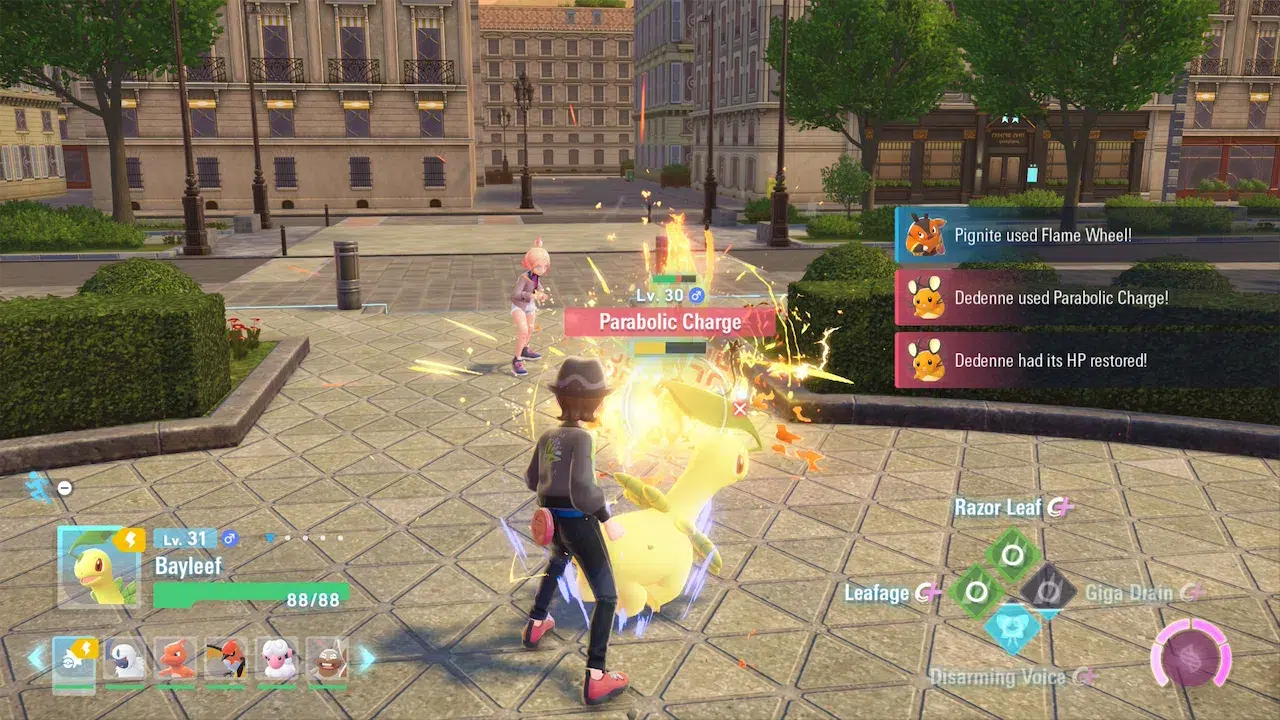Swap to the orange Charmeleon party slot
The width and height of the screenshot is (1280, 720).
click(x=176, y=659)
